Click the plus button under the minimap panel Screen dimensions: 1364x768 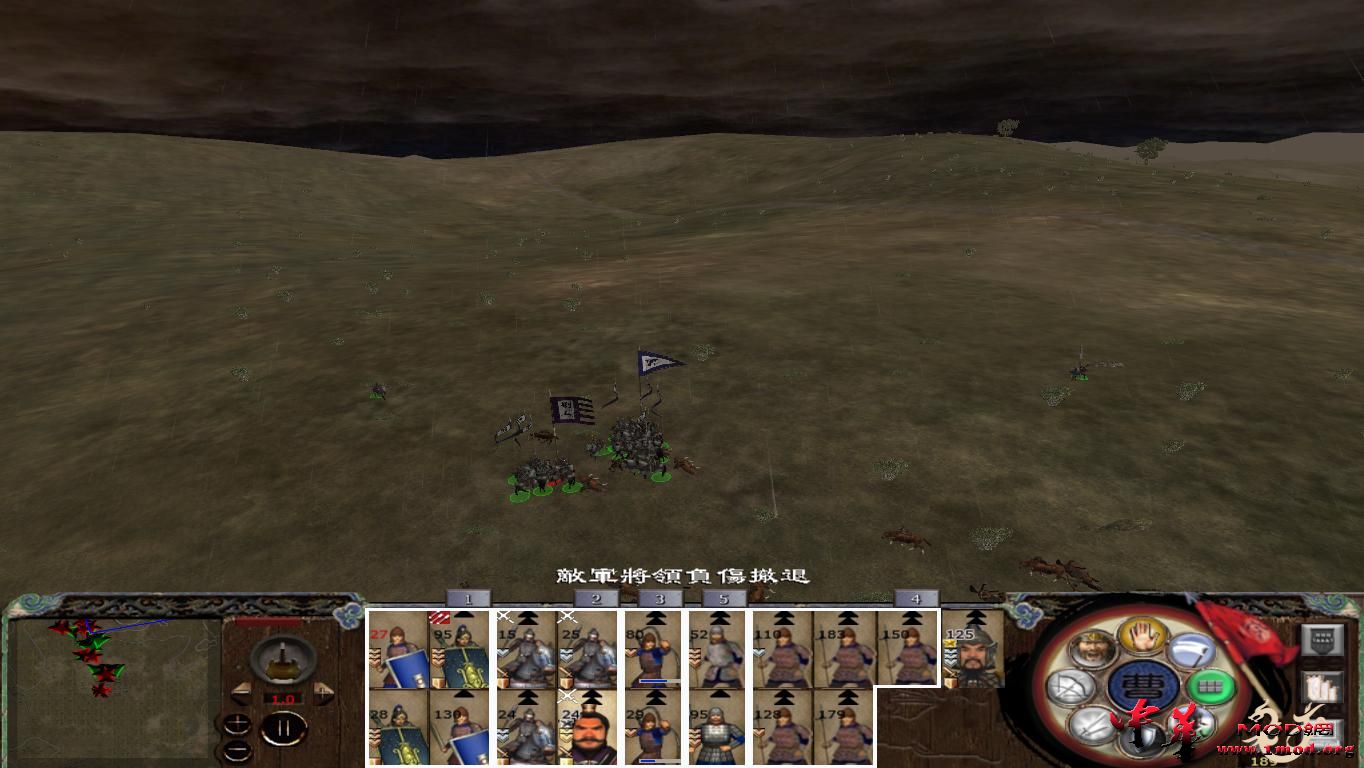(x=238, y=722)
